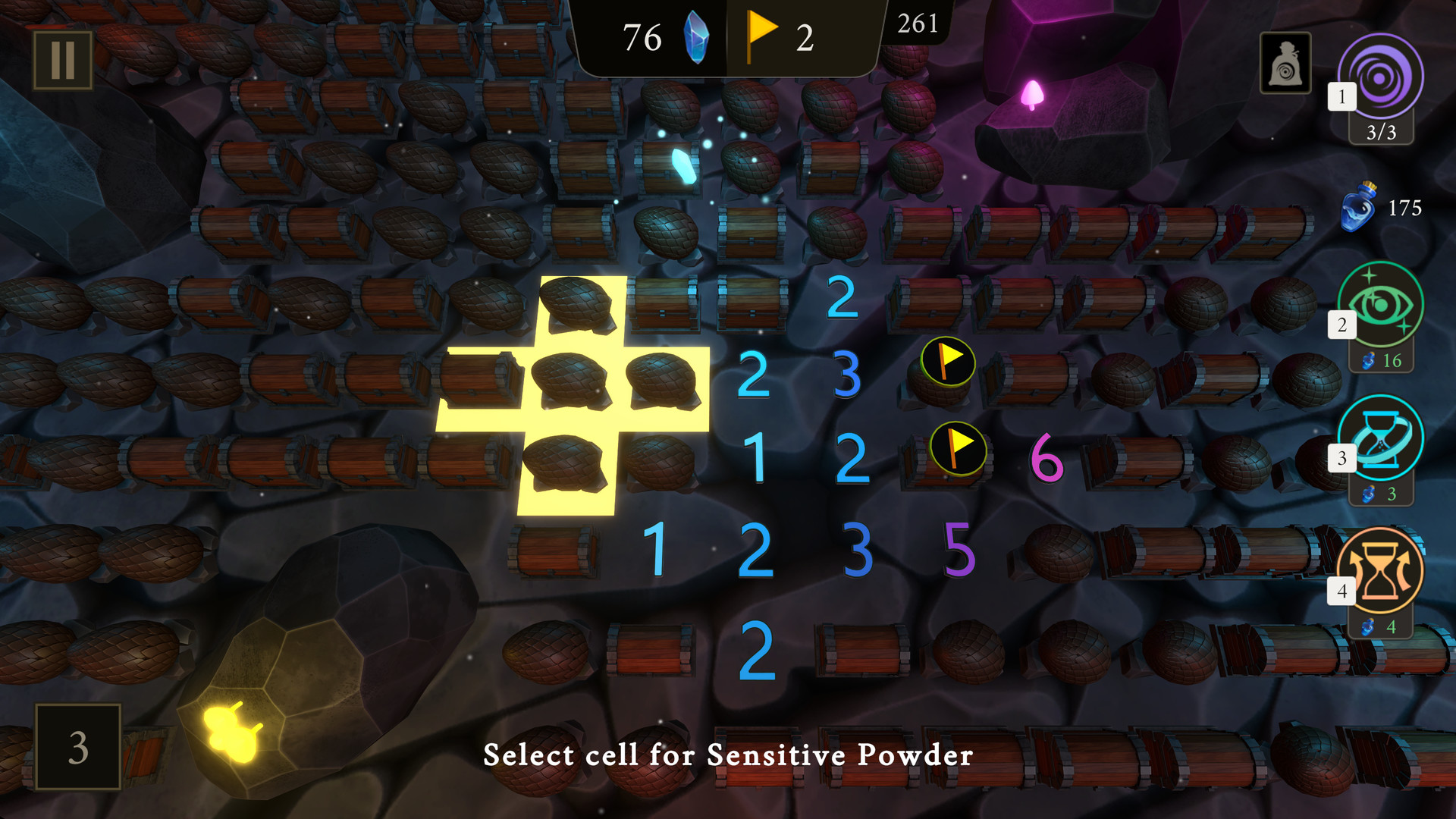1456x819 pixels.
Task: Expand spell slot 2 details
Action: pyautogui.click(x=1341, y=325)
